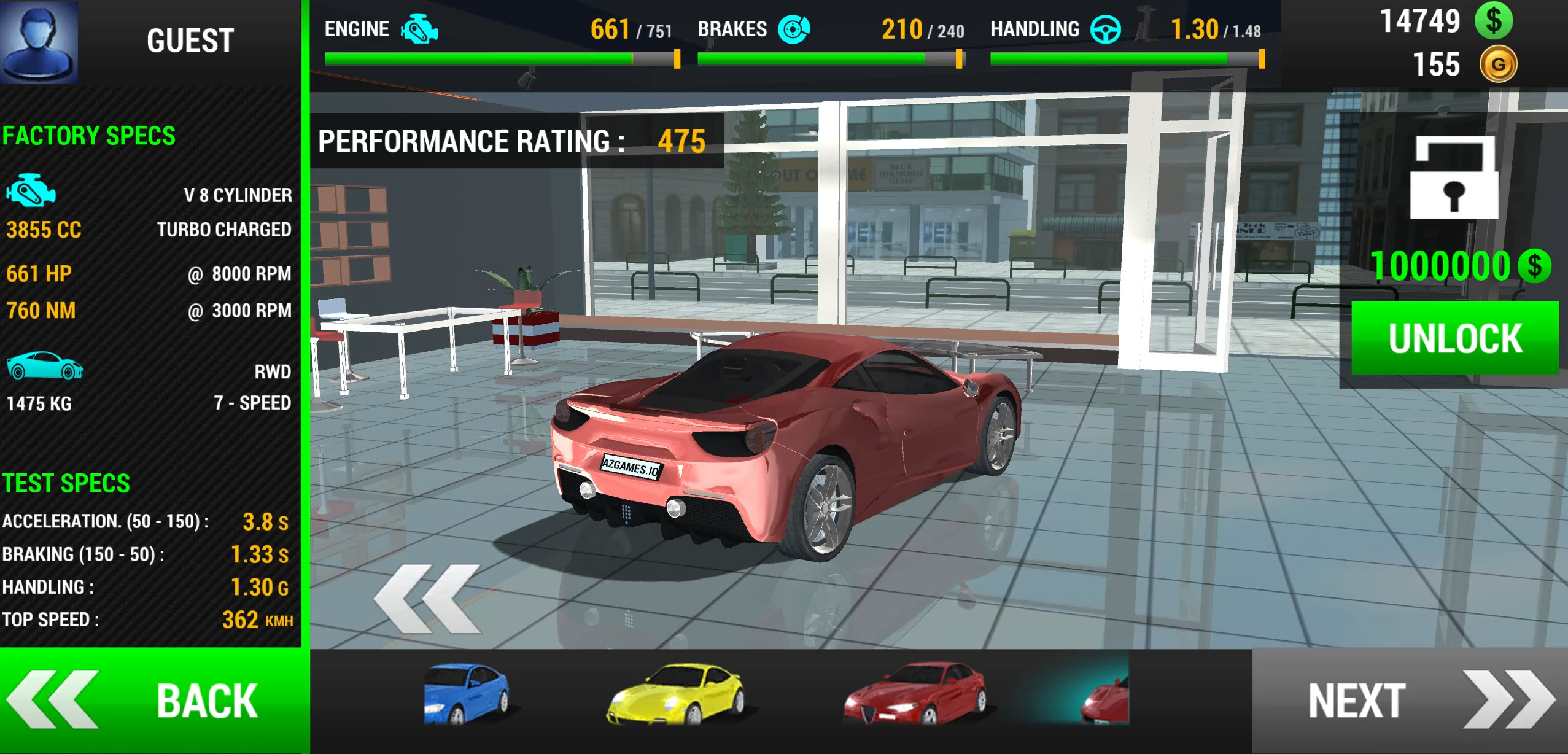Open the GUEST profile avatar
The height and width of the screenshot is (754, 1568).
click(x=39, y=41)
